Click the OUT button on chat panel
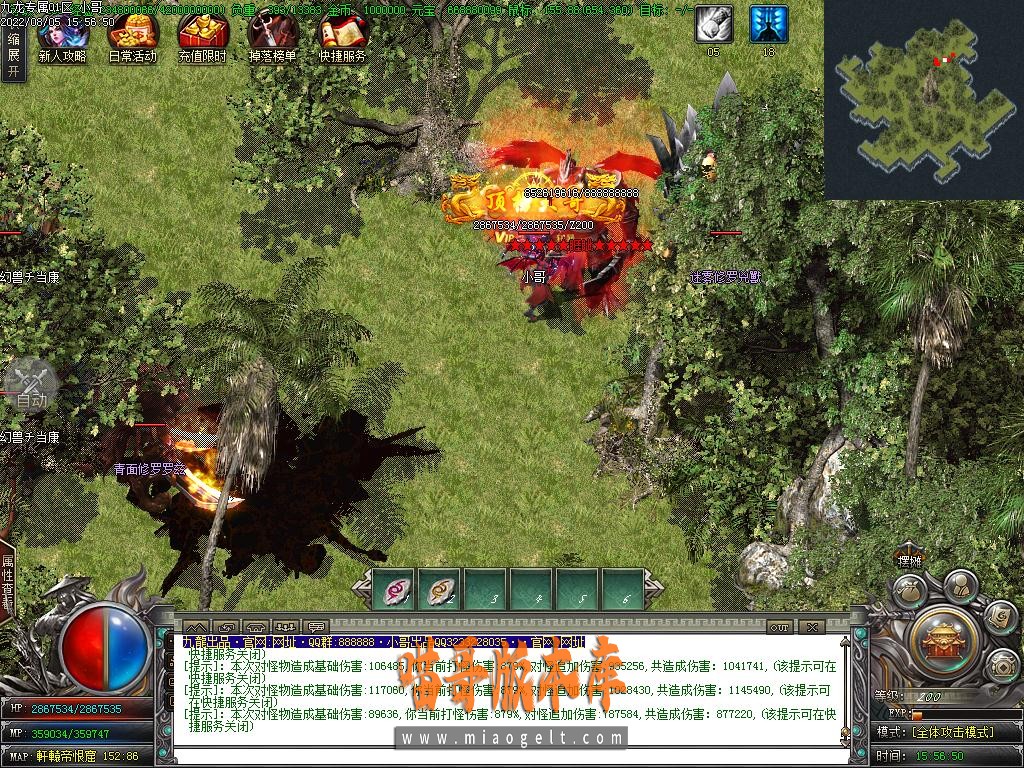Screen dimensions: 1024x768 tap(781, 627)
